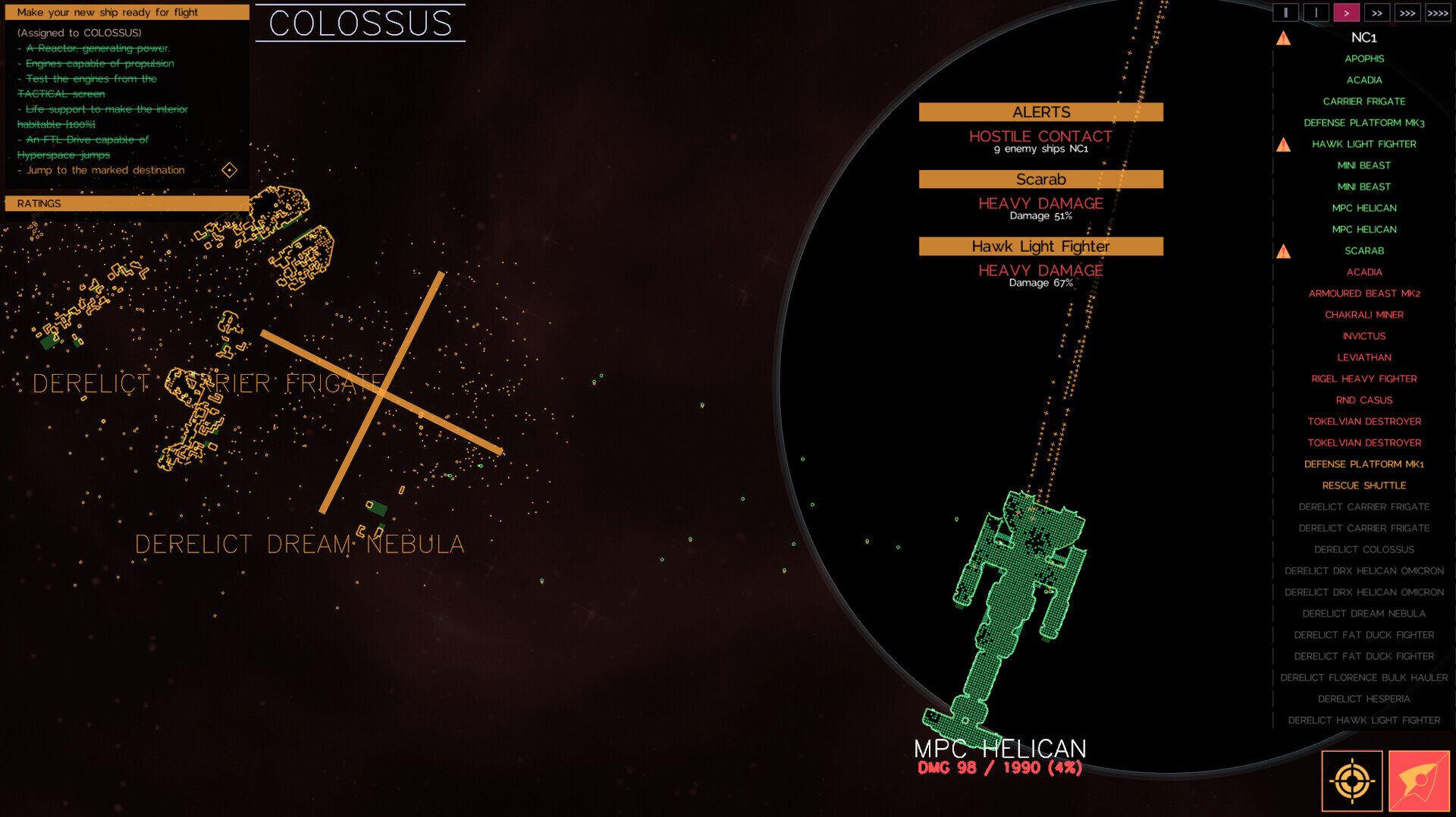Open the Scarab HEAVY DAMAGE alert

[1040, 204]
